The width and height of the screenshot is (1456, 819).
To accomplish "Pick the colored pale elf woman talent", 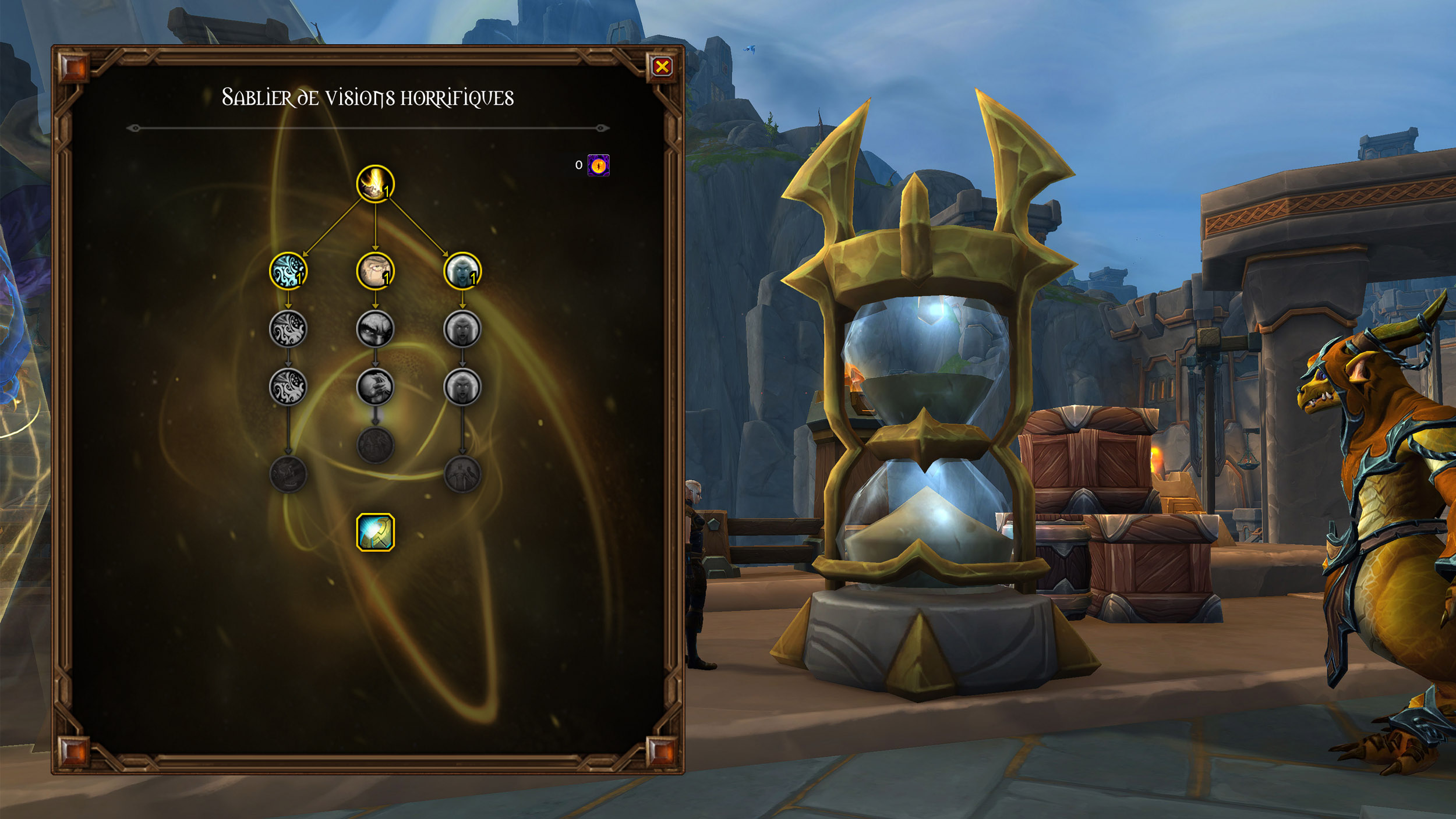I will pyautogui.click(x=462, y=271).
